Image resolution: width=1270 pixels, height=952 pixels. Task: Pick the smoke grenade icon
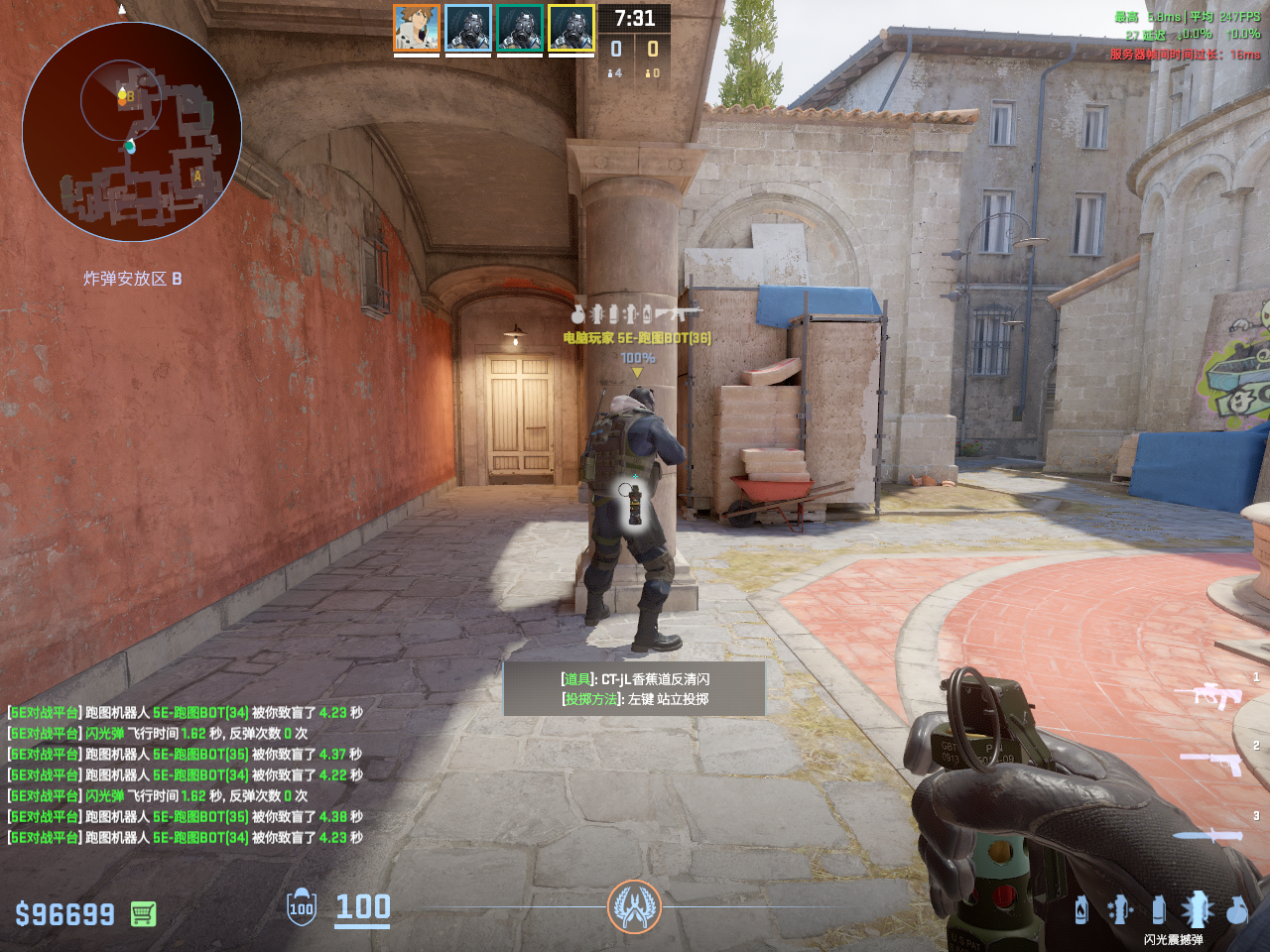point(1158,909)
